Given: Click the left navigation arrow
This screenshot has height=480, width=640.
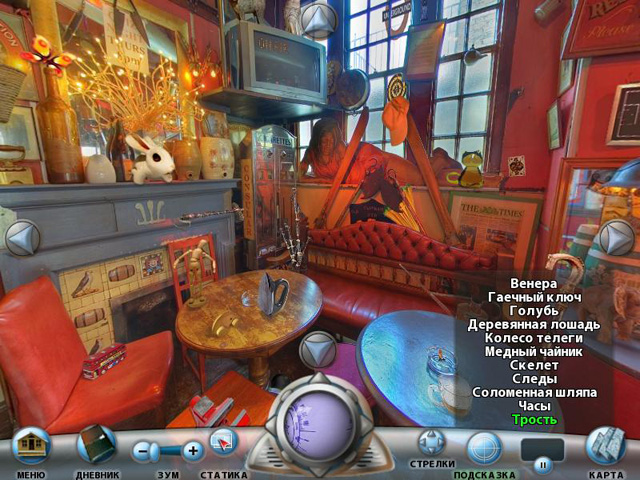Looking at the screenshot, I should (x=21, y=238).
